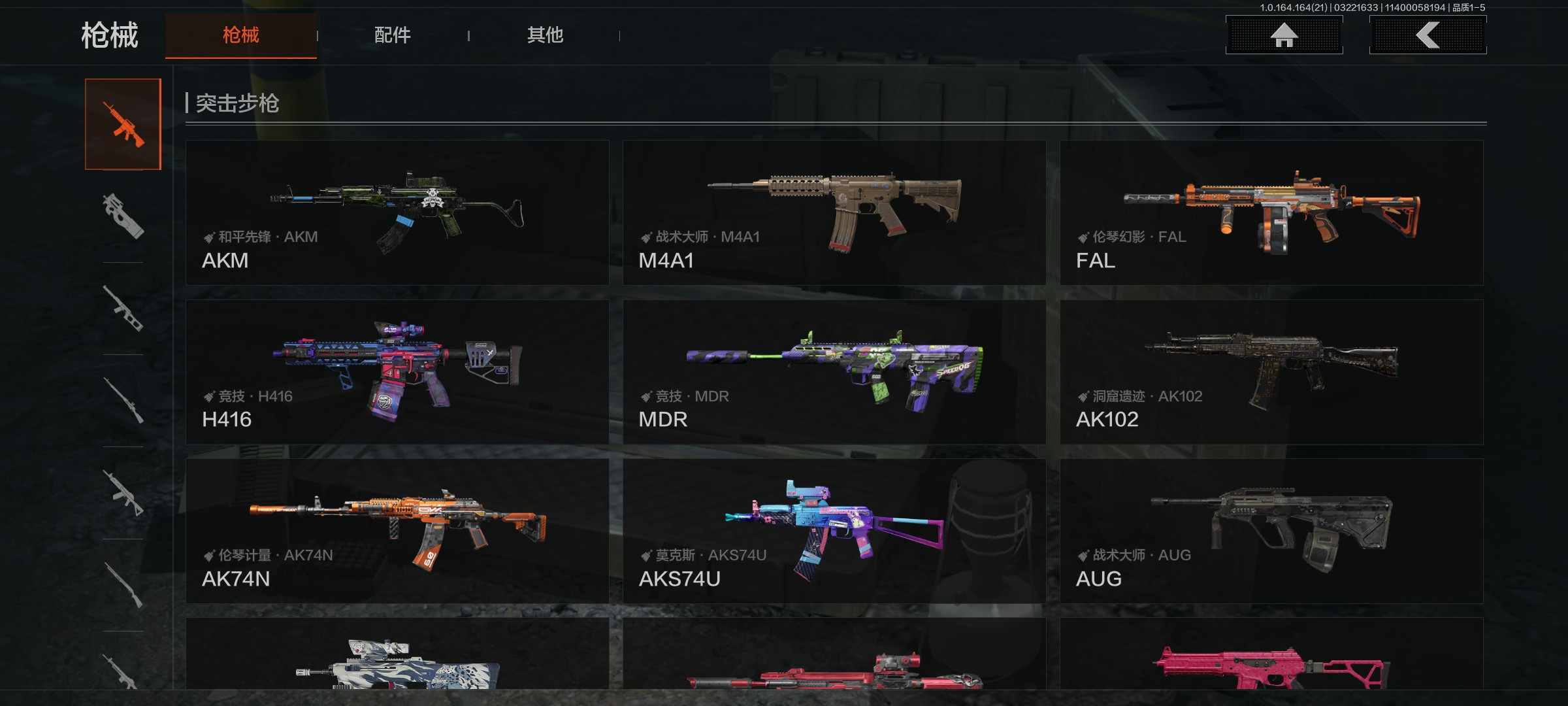Open the 洞窟遗迹 AK102 tile
Screen dimensions: 1568x706
(1271, 372)
